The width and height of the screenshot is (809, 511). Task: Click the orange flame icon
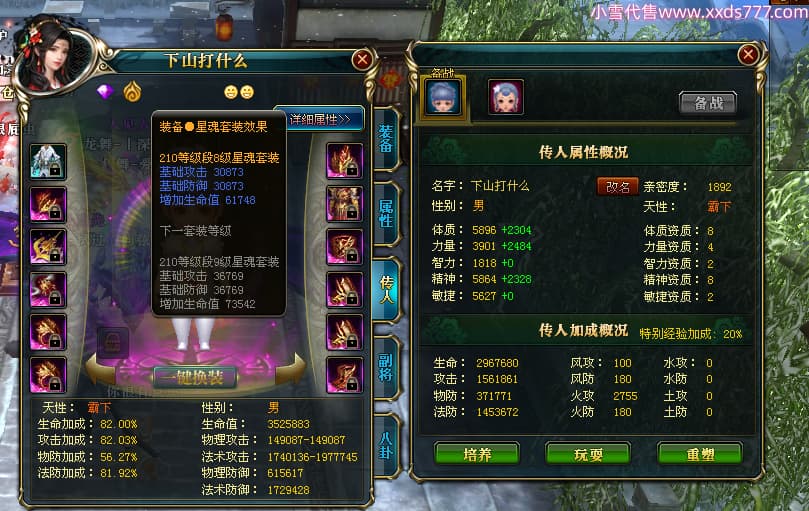[132, 92]
